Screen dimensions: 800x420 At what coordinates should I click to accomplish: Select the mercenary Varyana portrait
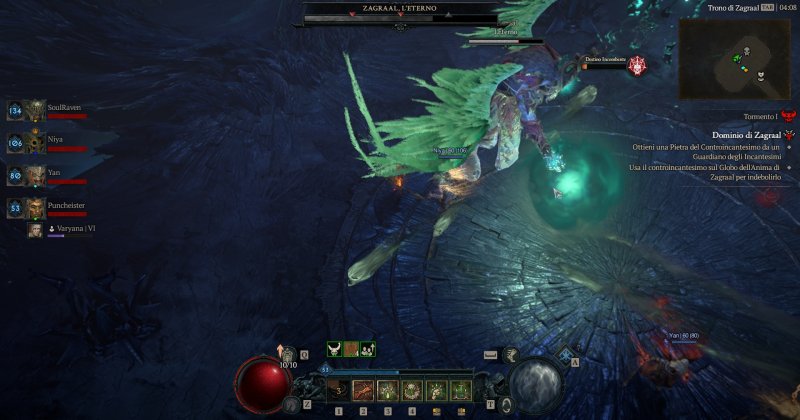tap(35, 230)
